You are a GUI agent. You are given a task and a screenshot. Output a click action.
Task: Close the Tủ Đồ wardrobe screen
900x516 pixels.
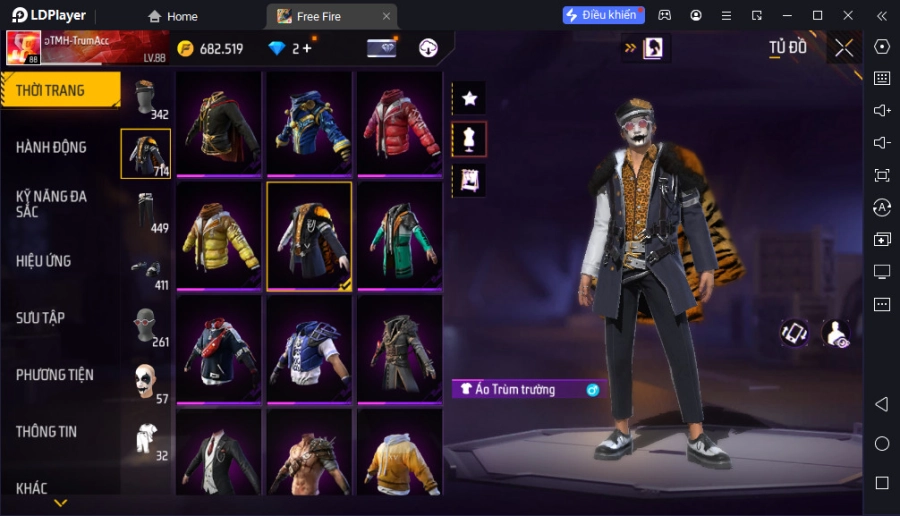pyautogui.click(x=844, y=48)
